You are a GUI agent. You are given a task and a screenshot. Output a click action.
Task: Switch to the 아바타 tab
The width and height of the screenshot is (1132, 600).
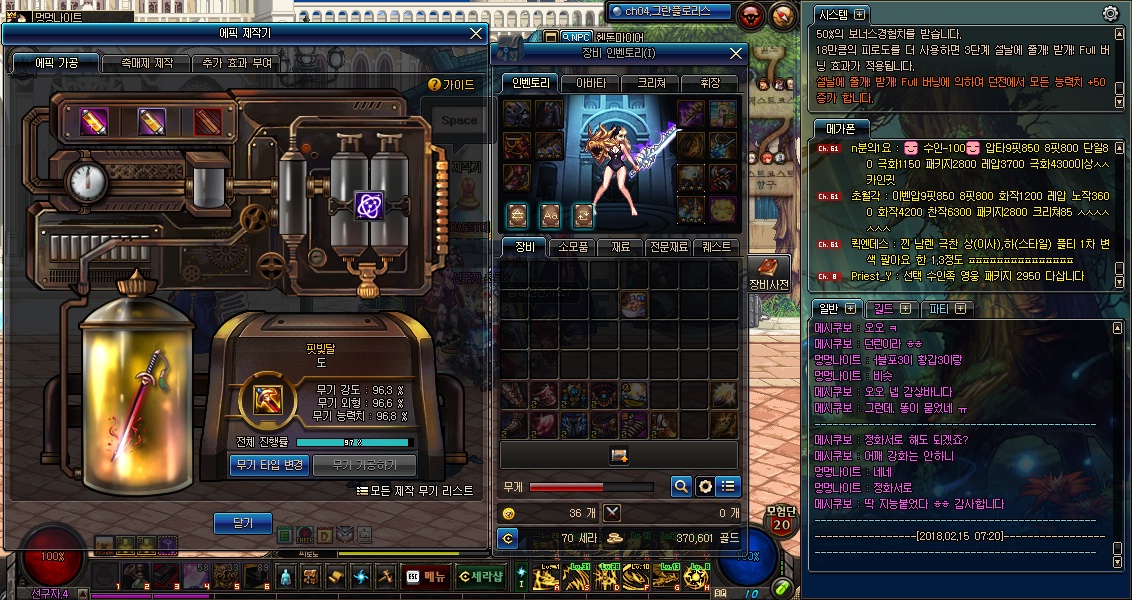[x=591, y=83]
